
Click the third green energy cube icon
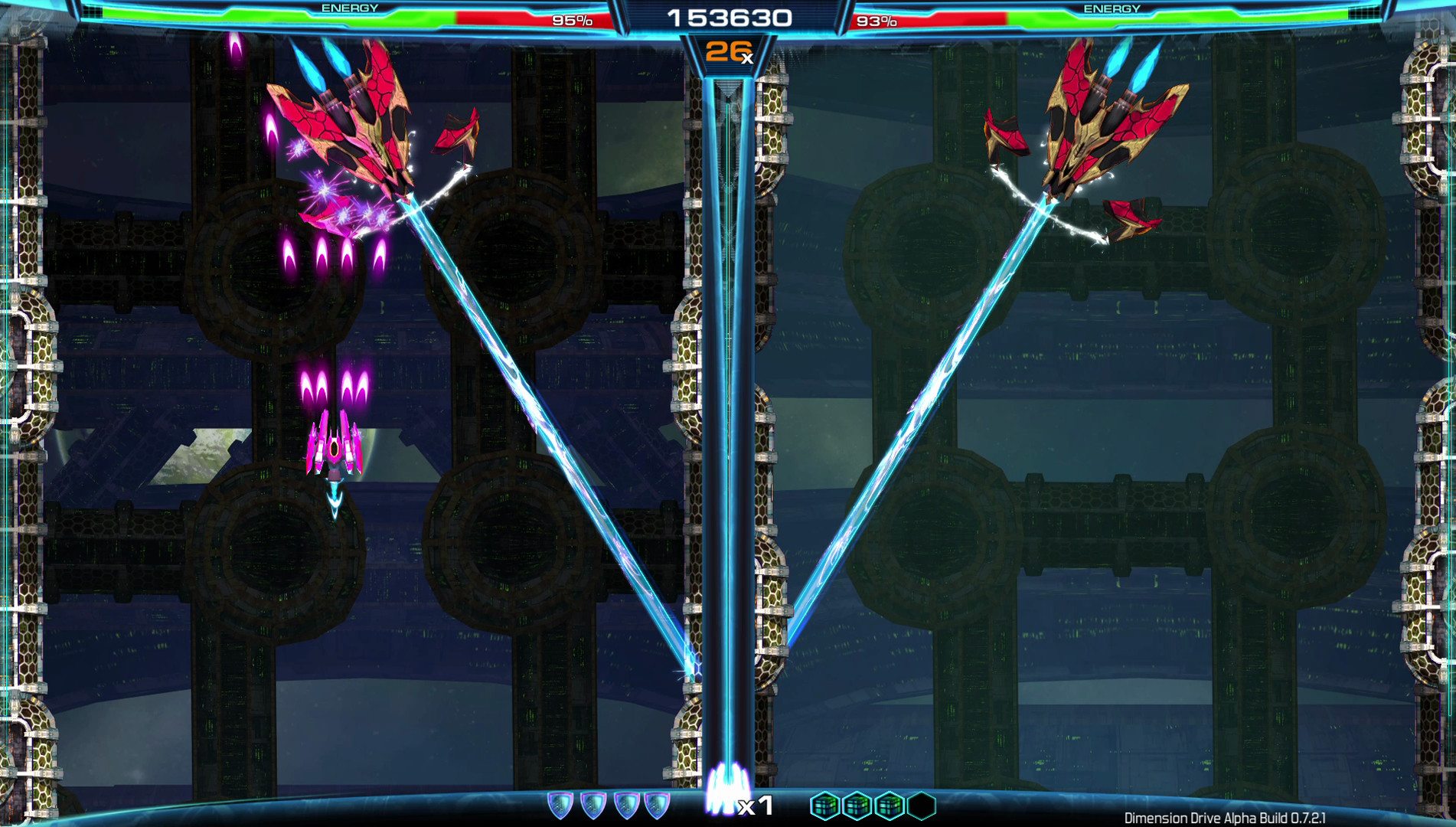pyautogui.click(x=890, y=803)
